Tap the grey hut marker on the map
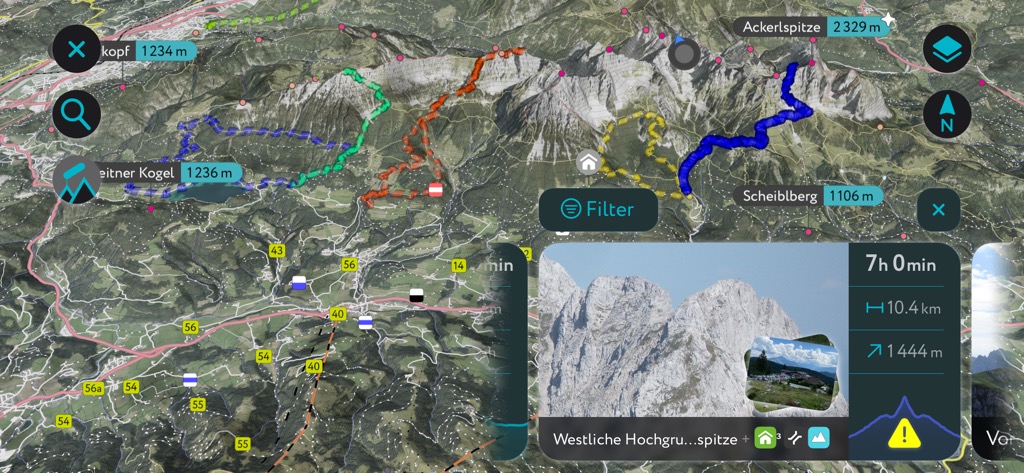This screenshot has height=473, width=1024. point(587,160)
